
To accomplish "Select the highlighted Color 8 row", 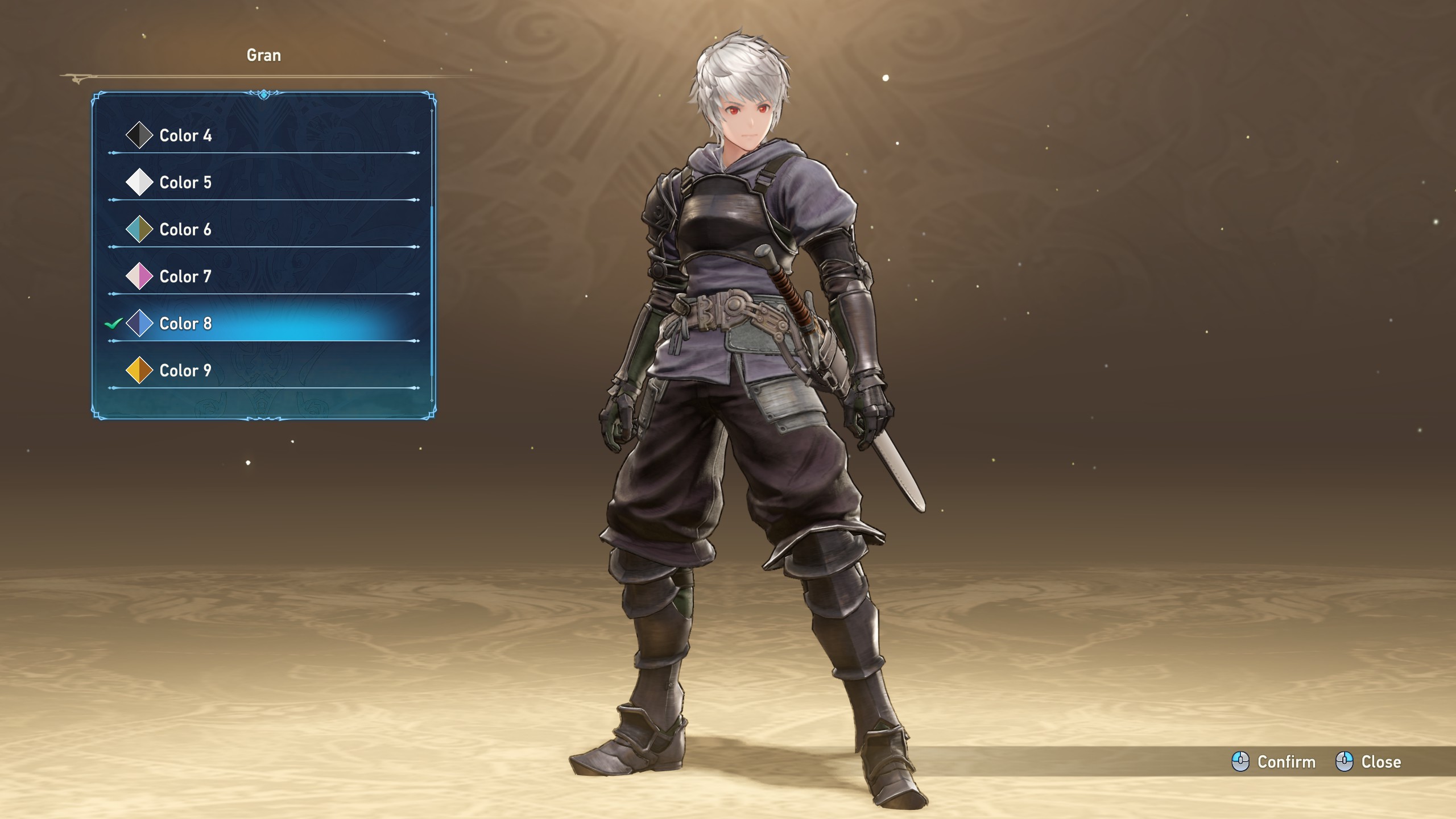I will [185, 324].
